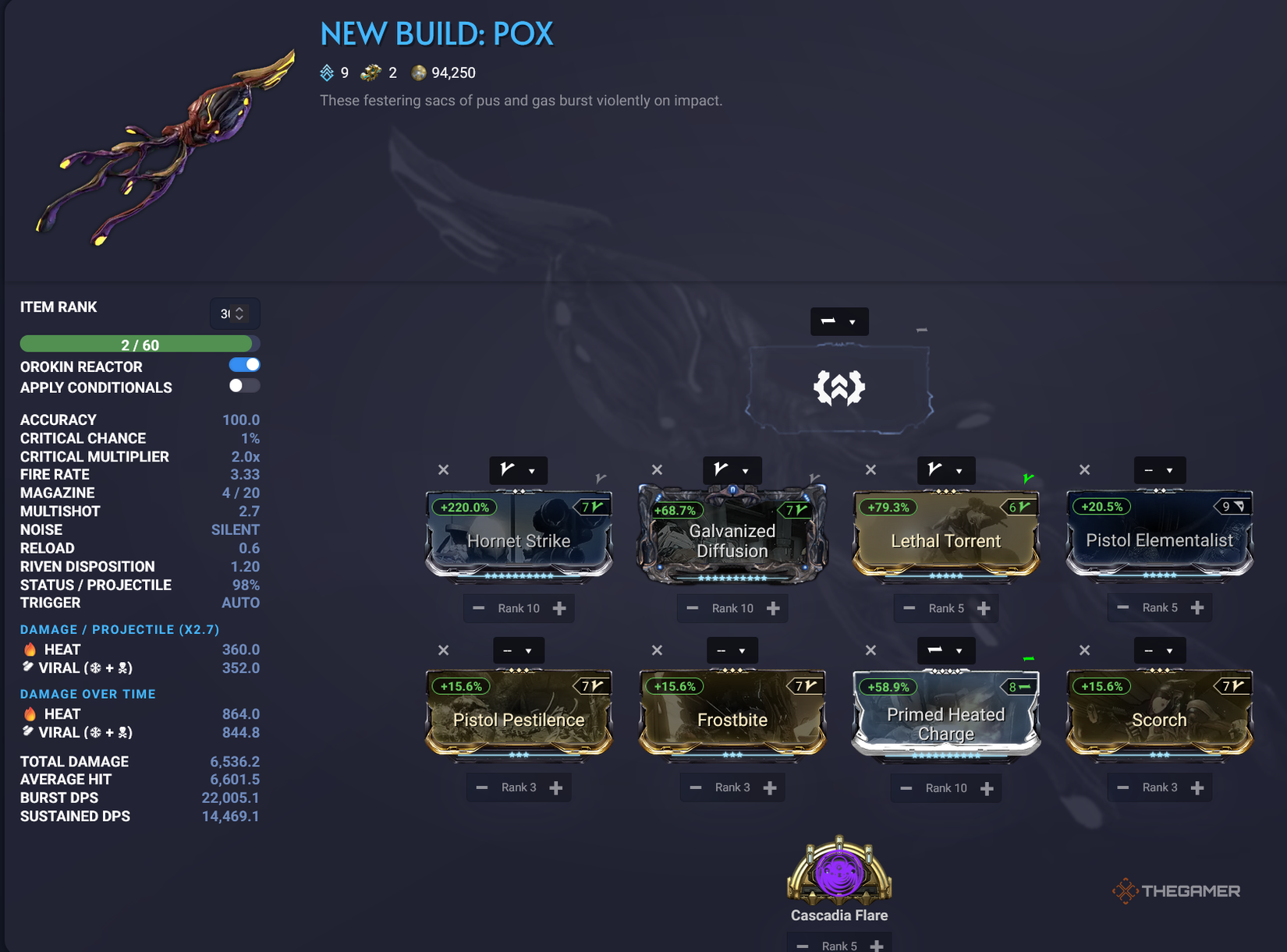Click the credits cost icon

click(x=419, y=73)
